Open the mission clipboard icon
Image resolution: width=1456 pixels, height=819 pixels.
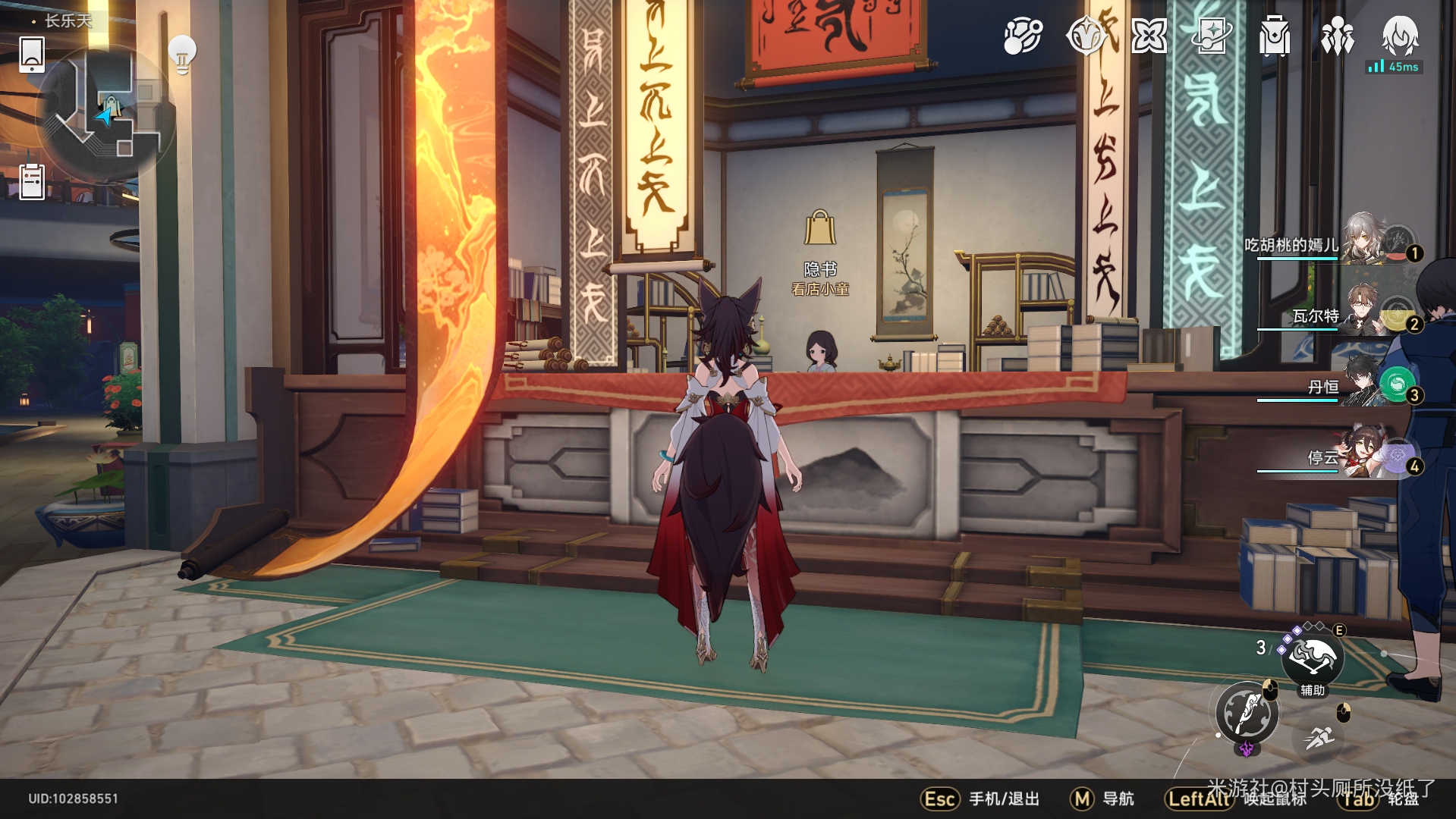point(32,182)
